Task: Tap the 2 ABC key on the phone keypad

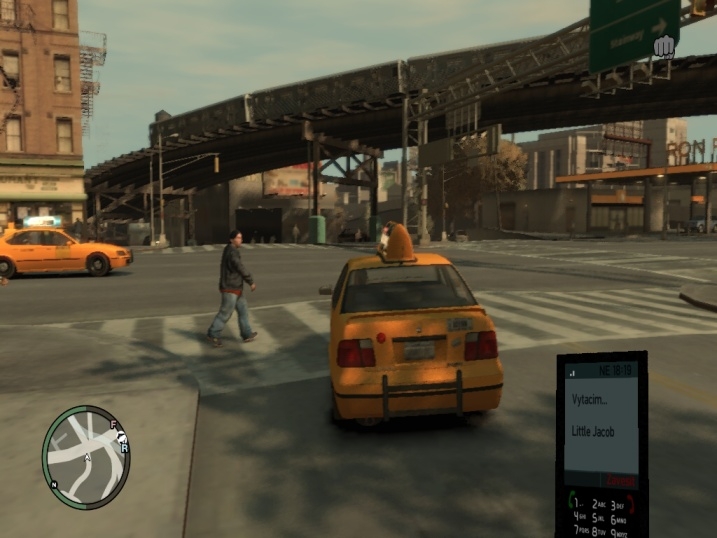Action: tap(600, 505)
